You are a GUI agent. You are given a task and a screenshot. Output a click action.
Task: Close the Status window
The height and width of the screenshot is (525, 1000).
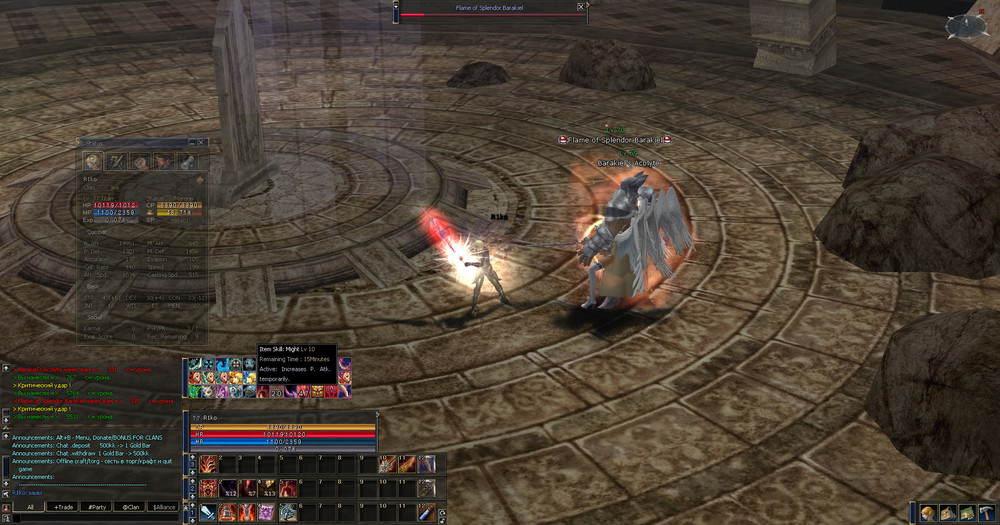(203, 143)
